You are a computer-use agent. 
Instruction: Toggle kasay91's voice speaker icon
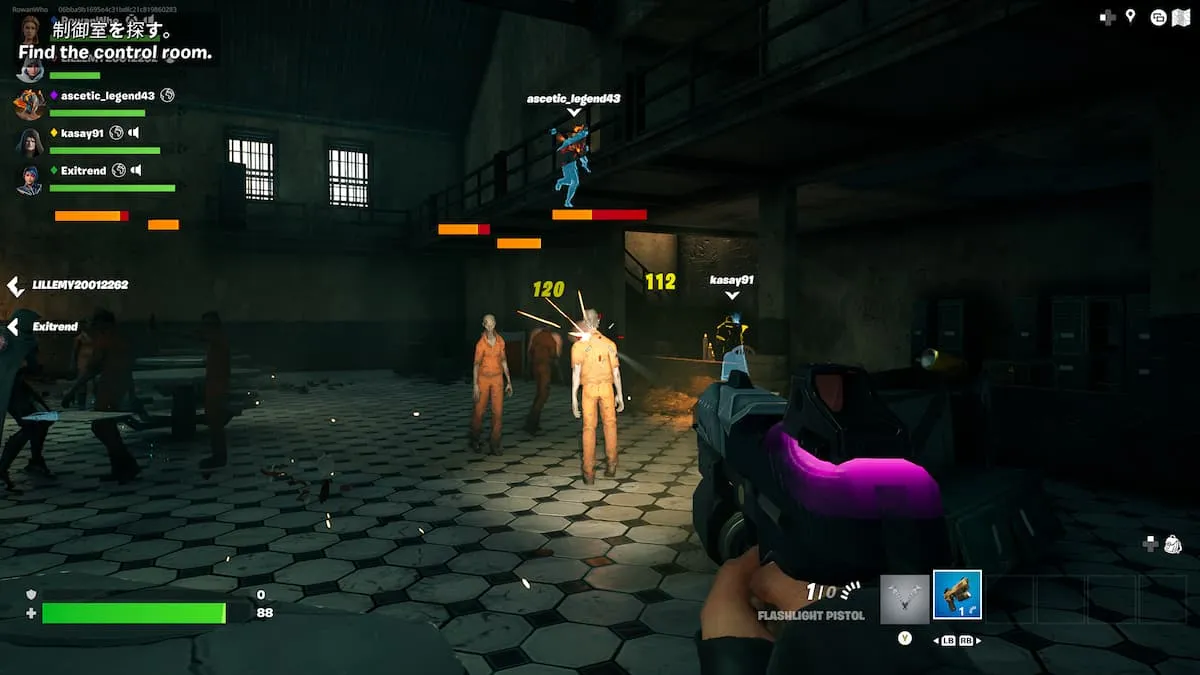(x=134, y=133)
